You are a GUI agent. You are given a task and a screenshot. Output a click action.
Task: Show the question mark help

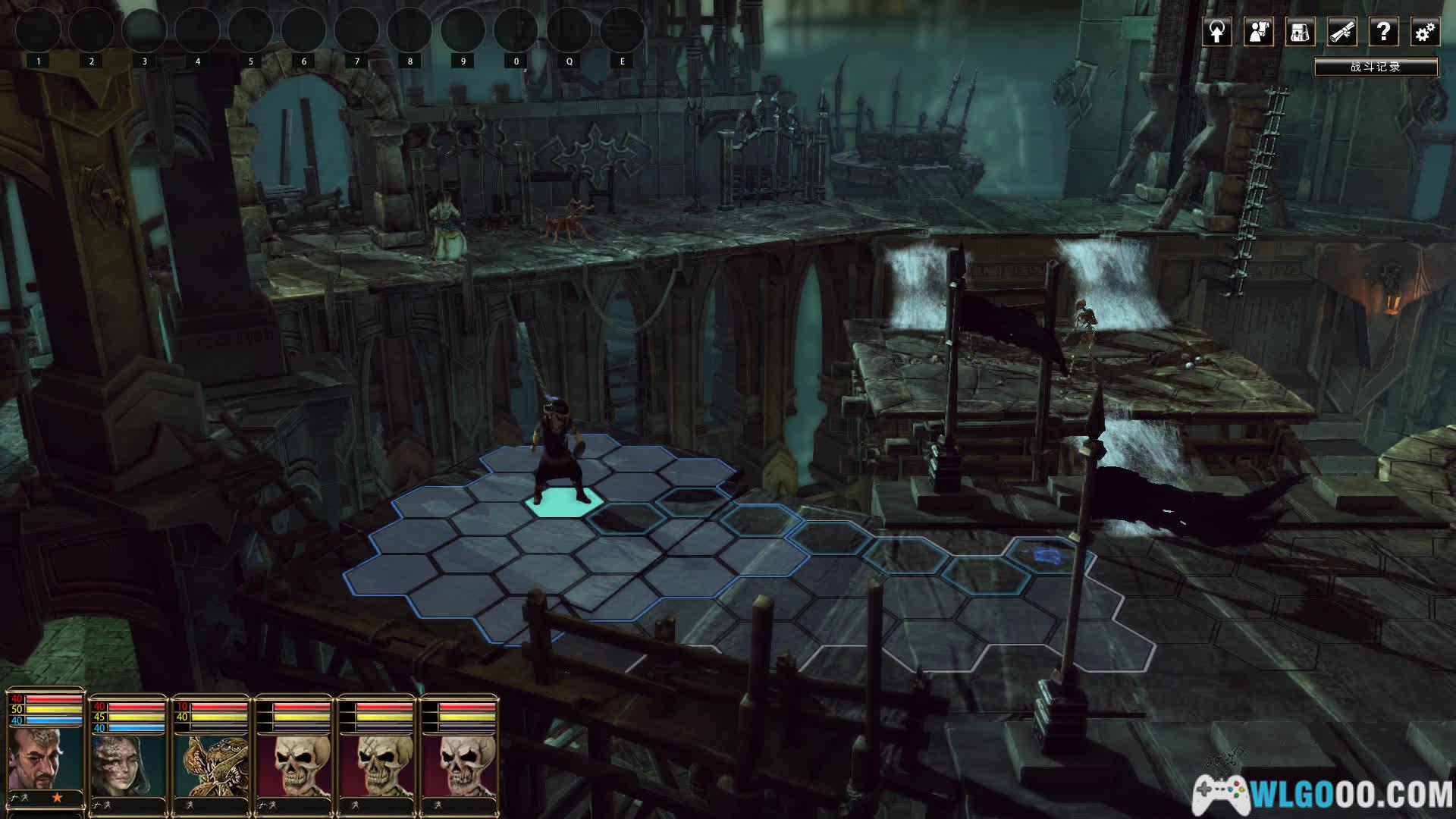coord(1384,32)
